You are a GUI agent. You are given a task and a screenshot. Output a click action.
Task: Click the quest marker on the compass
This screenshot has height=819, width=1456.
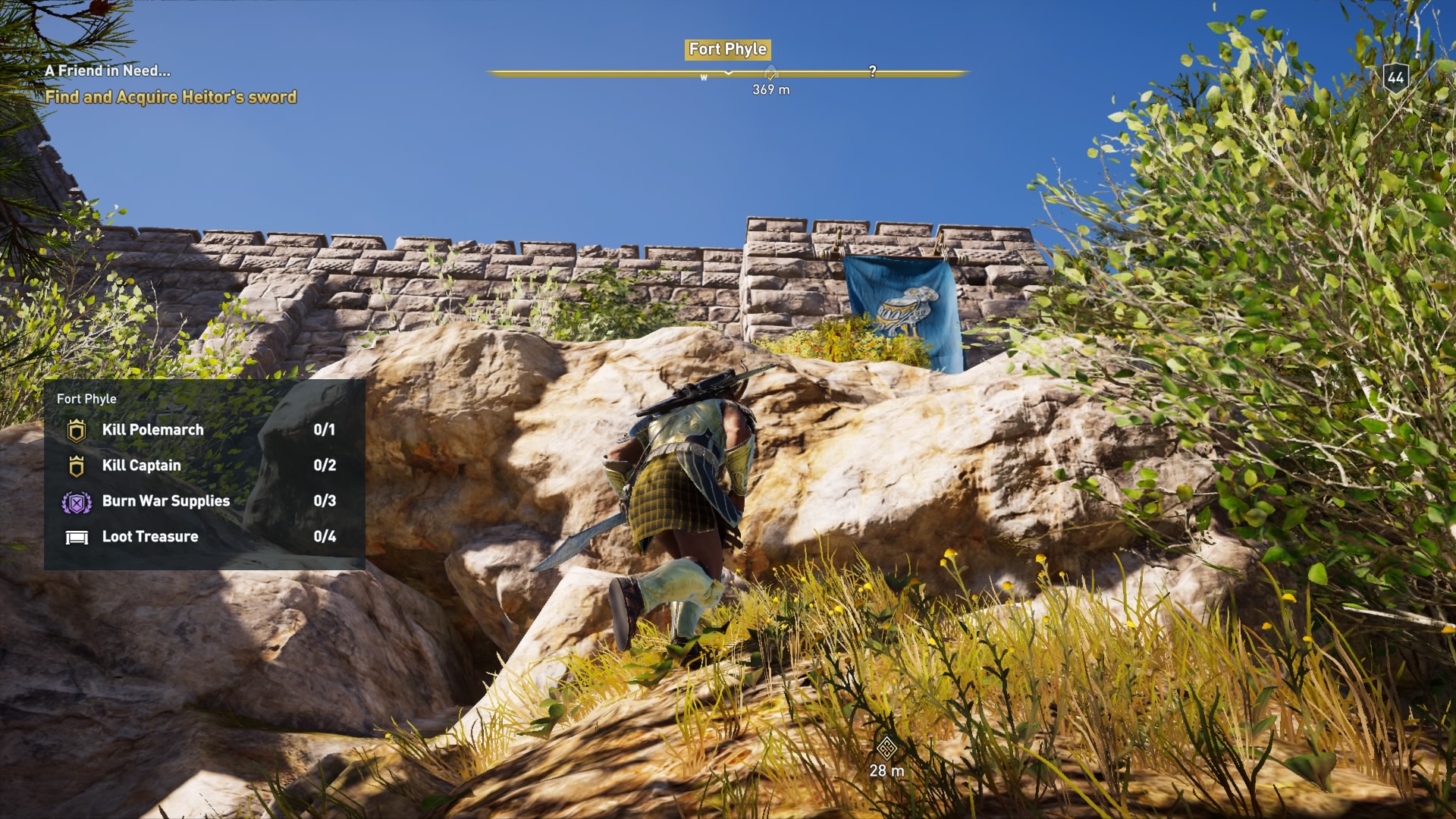(x=771, y=70)
